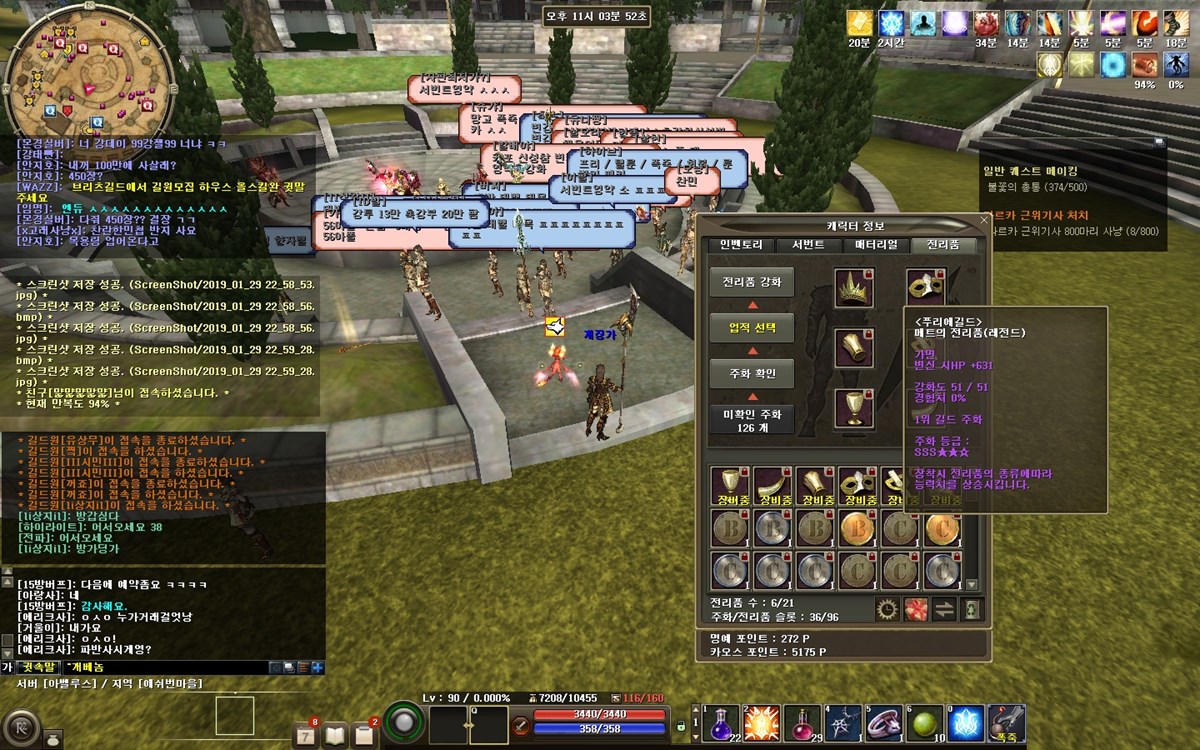The height and width of the screenshot is (750, 1200).
Task: Click the 전리품 강화 button
Action: [751, 282]
